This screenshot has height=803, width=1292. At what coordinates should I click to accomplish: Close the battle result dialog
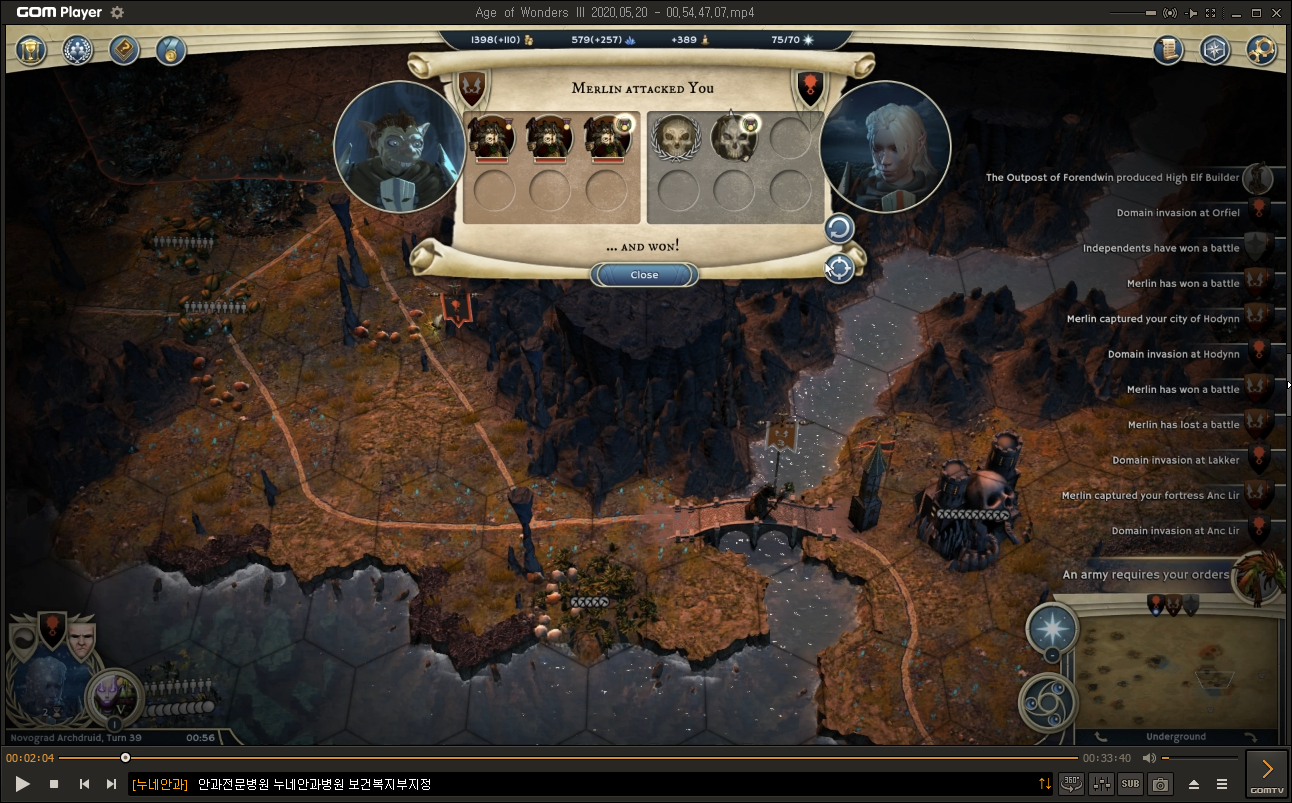[x=644, y=275]
